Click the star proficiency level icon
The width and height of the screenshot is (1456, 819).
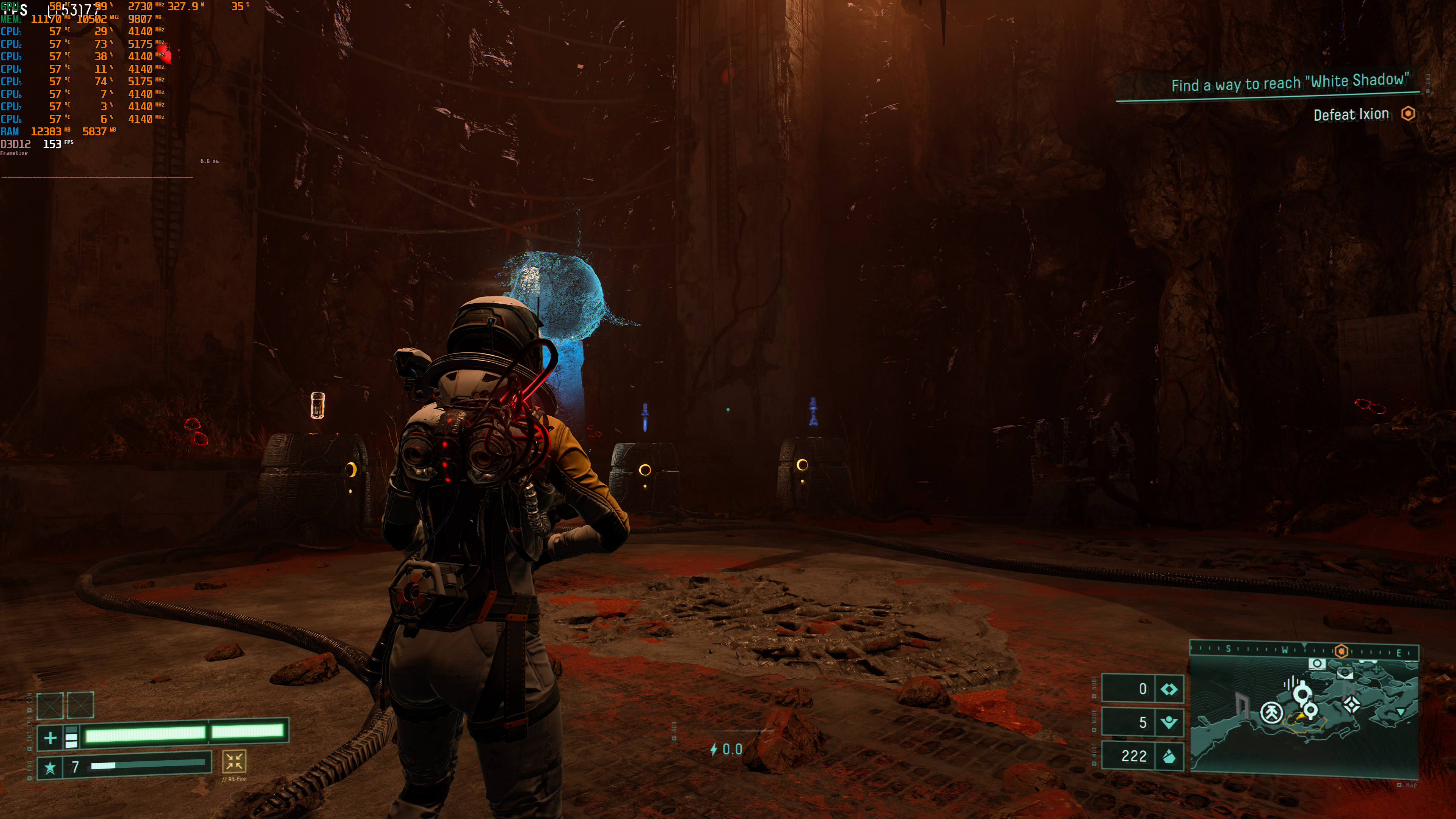click(50, 767)
